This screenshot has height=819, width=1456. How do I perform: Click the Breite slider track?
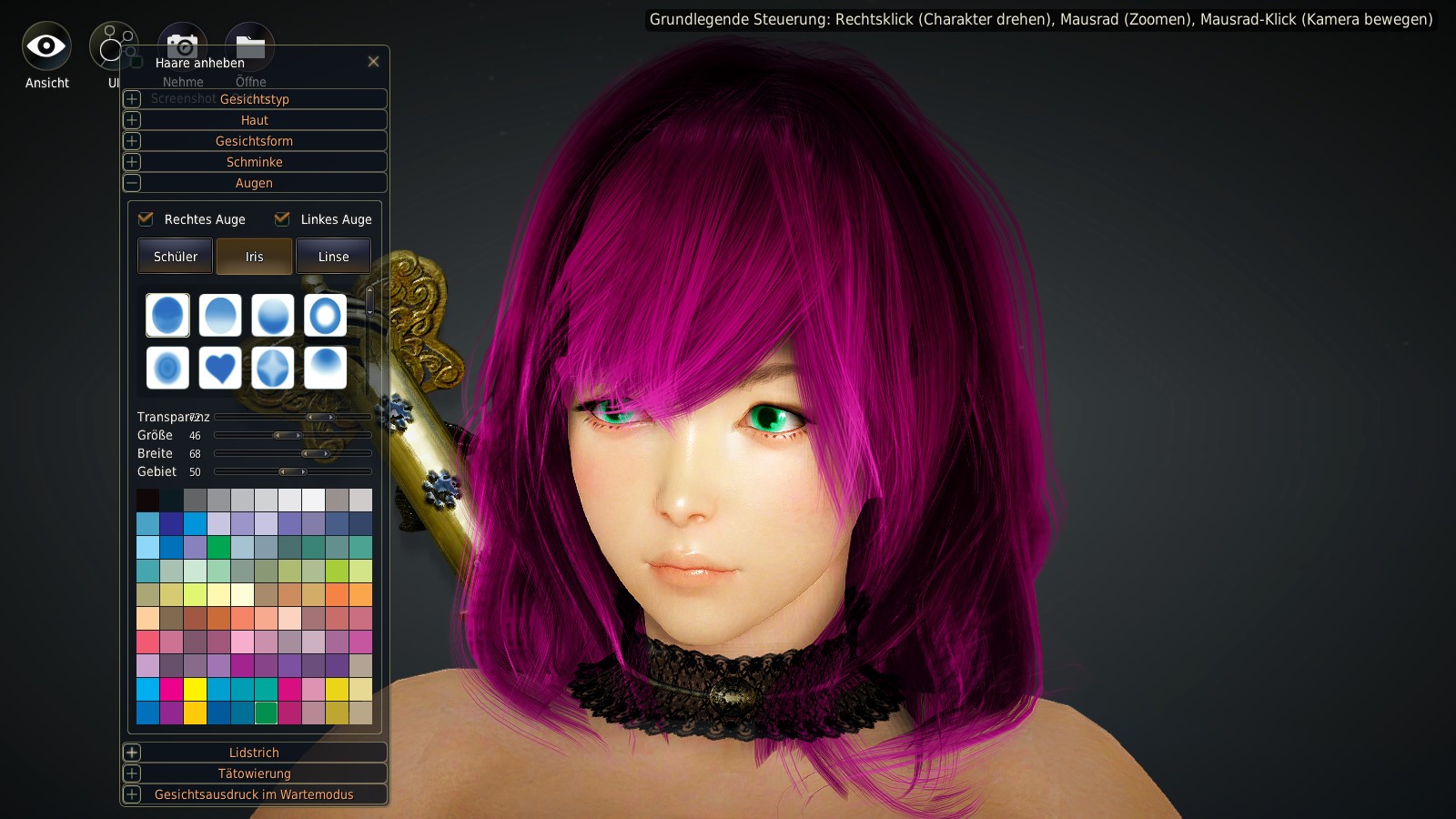coord(293,453)
